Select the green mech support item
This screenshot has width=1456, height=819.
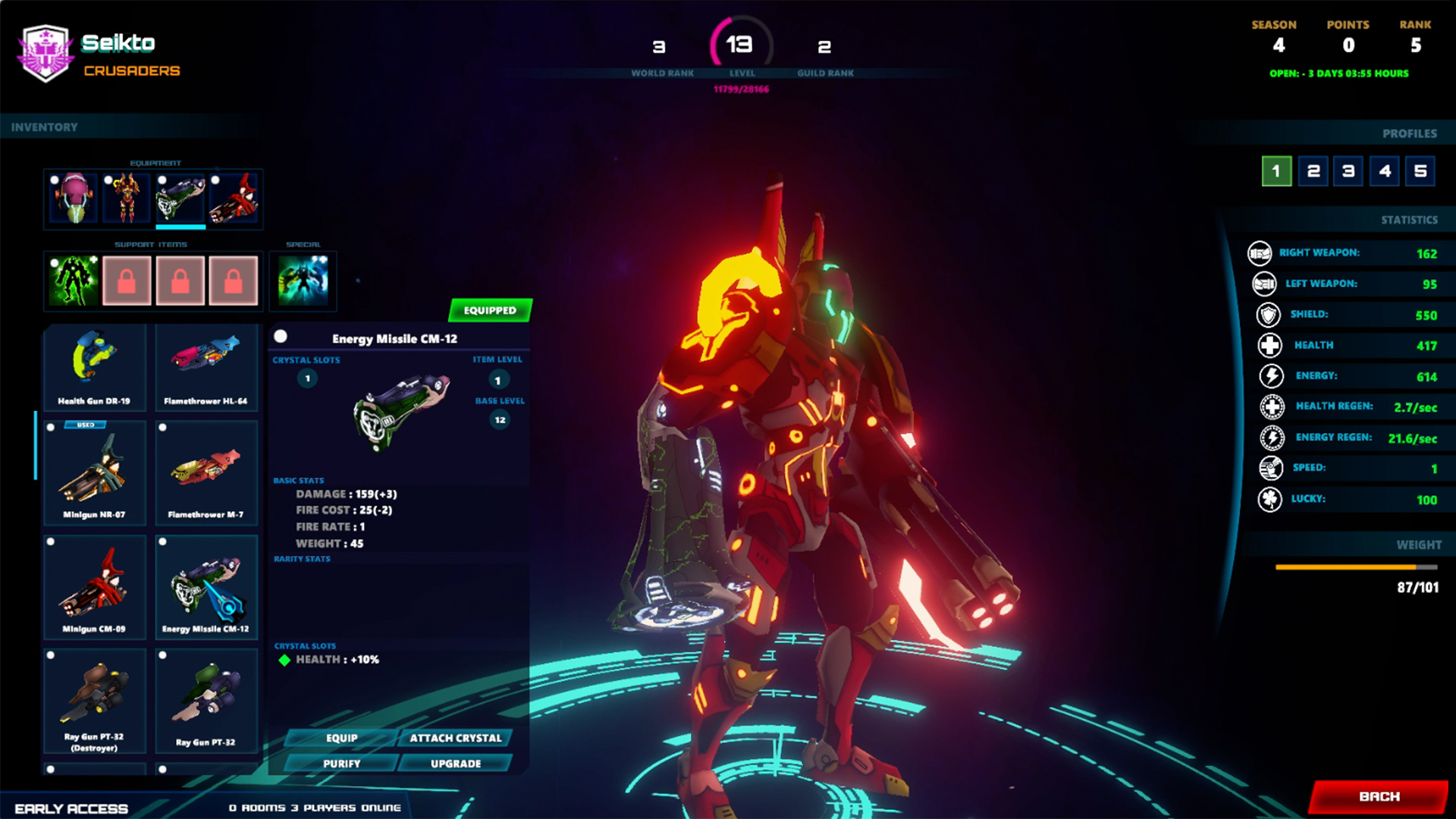point(74,281)
